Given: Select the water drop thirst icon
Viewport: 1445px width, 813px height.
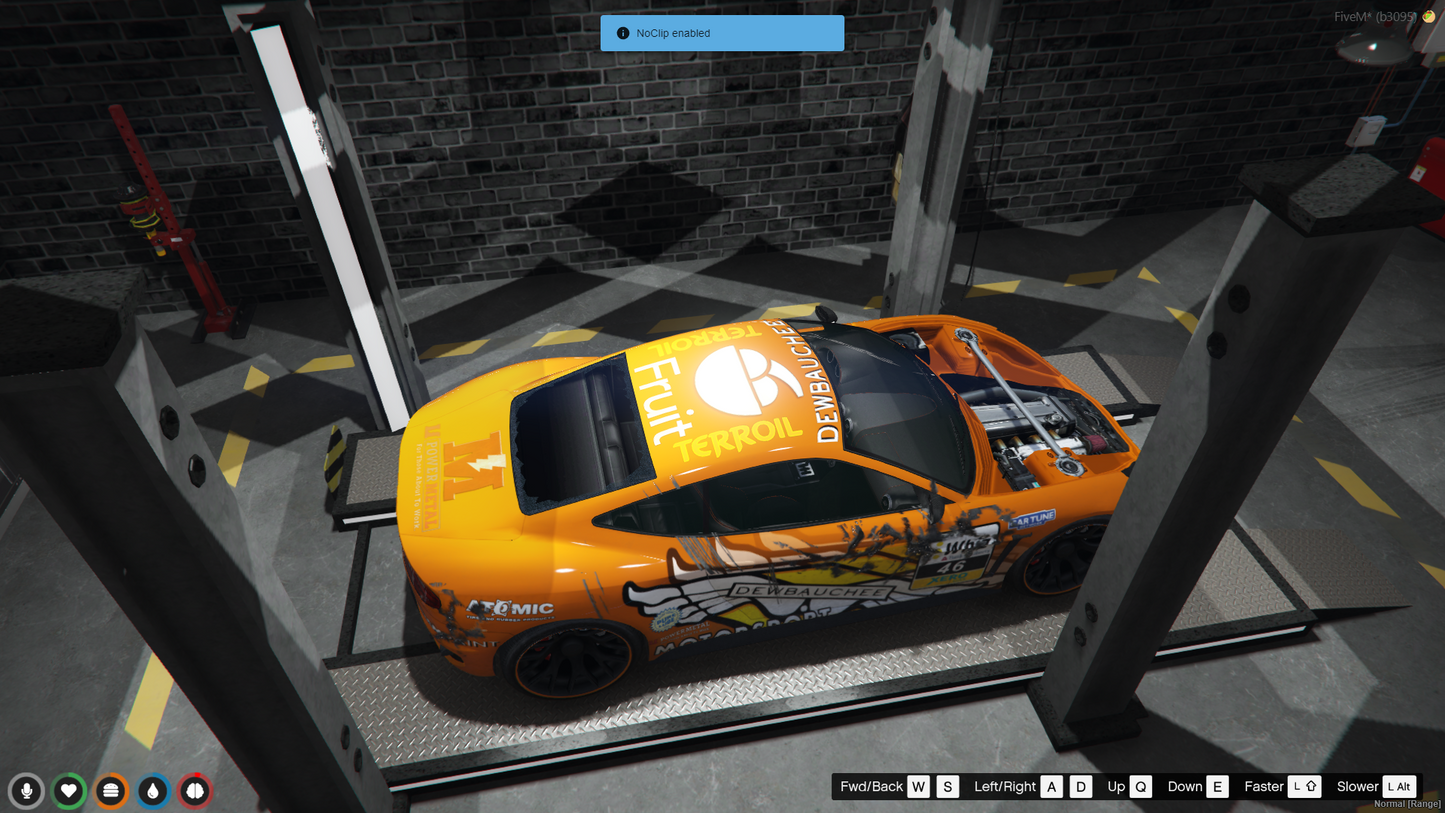Looking at the screenshot, I should click(x=153, y=791).
